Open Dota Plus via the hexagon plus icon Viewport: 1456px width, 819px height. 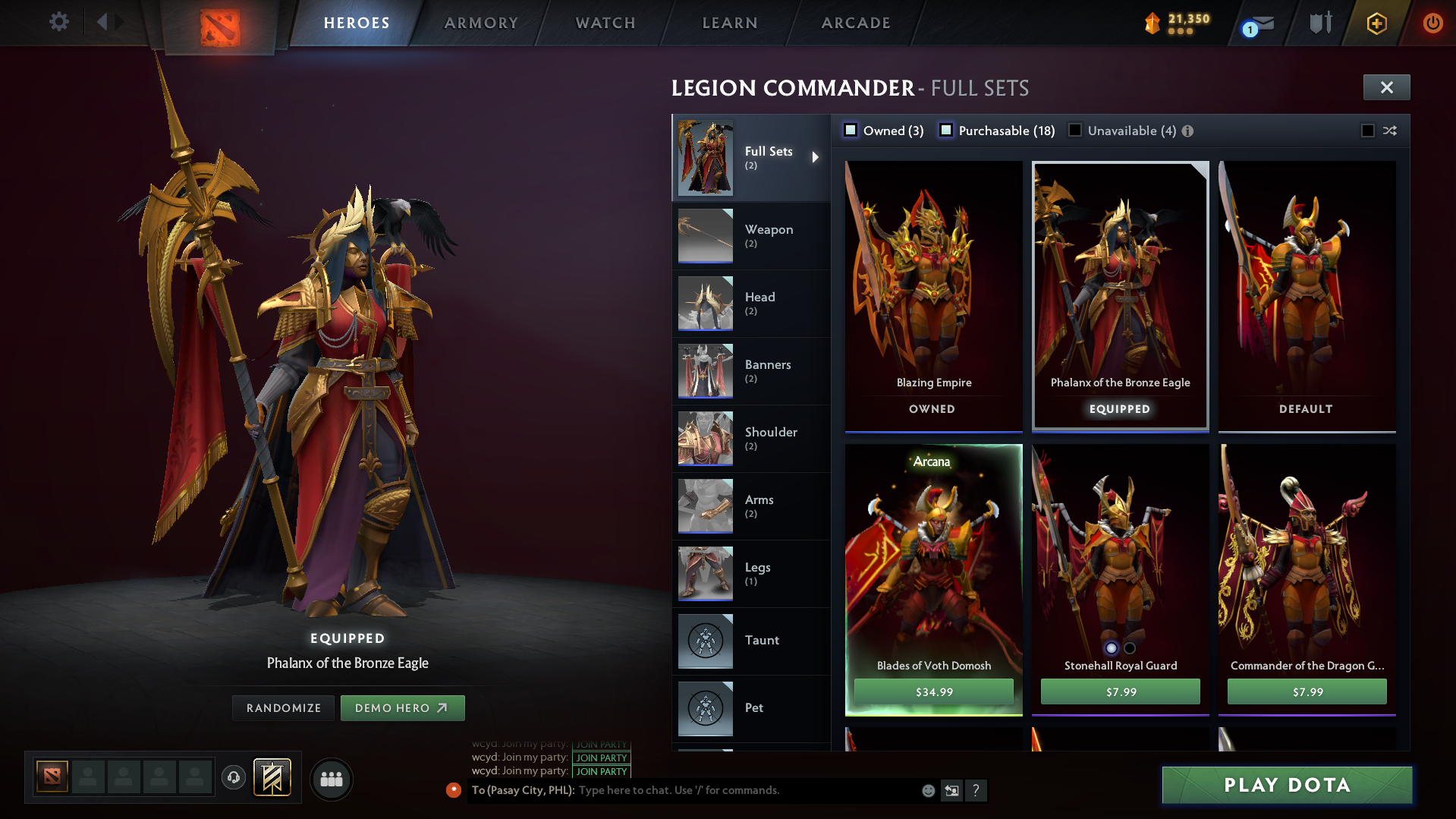pyautogui.click(x=1376, y=24)
